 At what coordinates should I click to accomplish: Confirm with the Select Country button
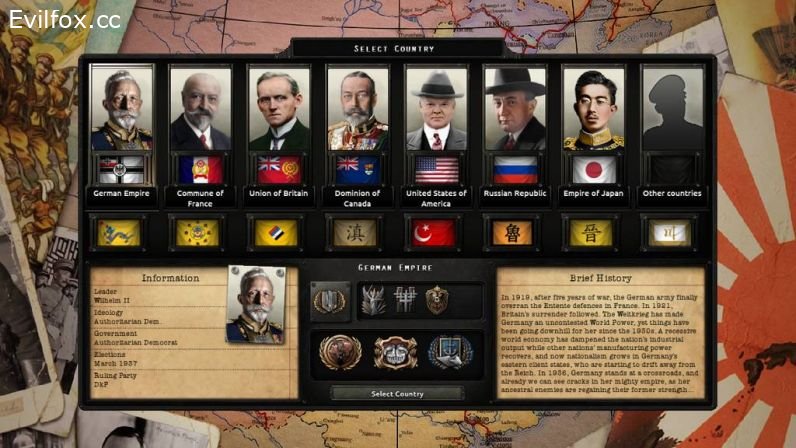pos(397,394)
